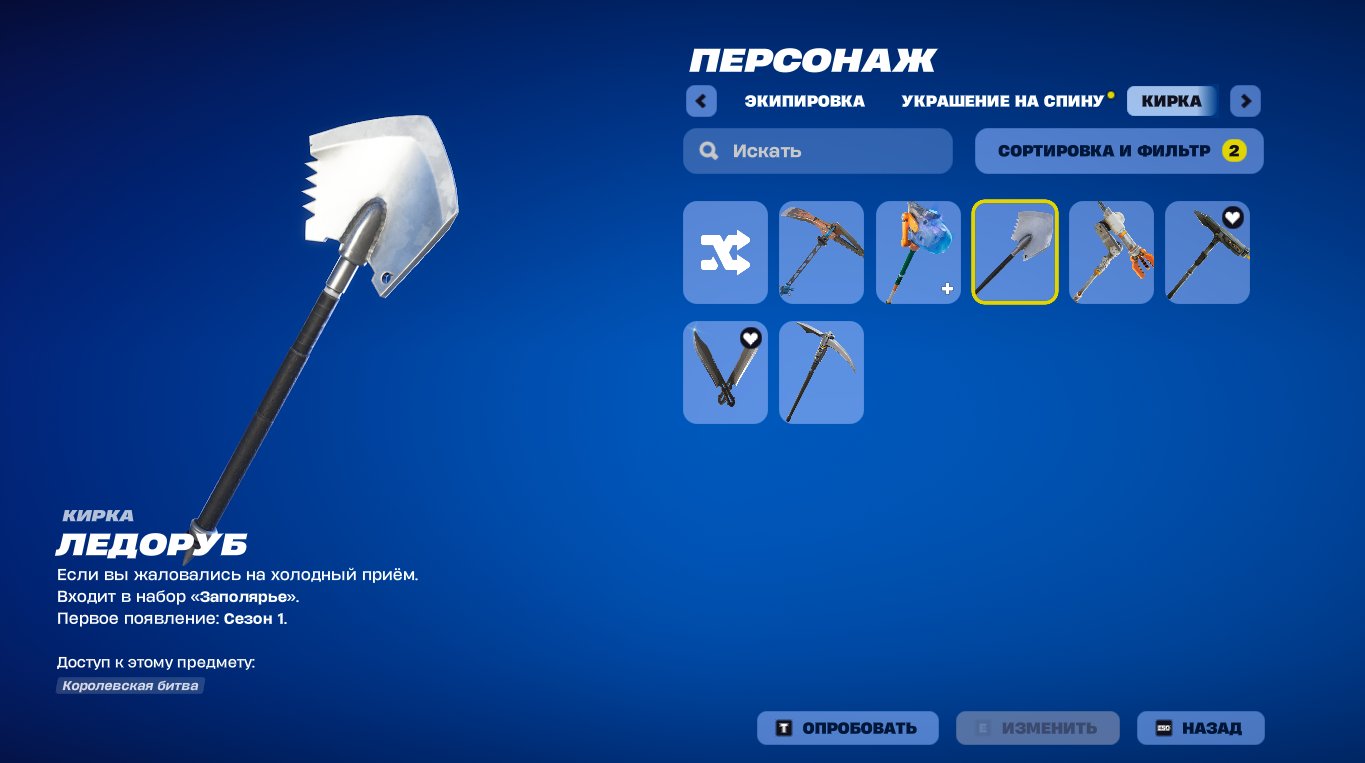Toggle the heart on the crossed machetes pickaxe
Image resolution: width=1365 pixels, height=763 pixels.
click(750, 338)
